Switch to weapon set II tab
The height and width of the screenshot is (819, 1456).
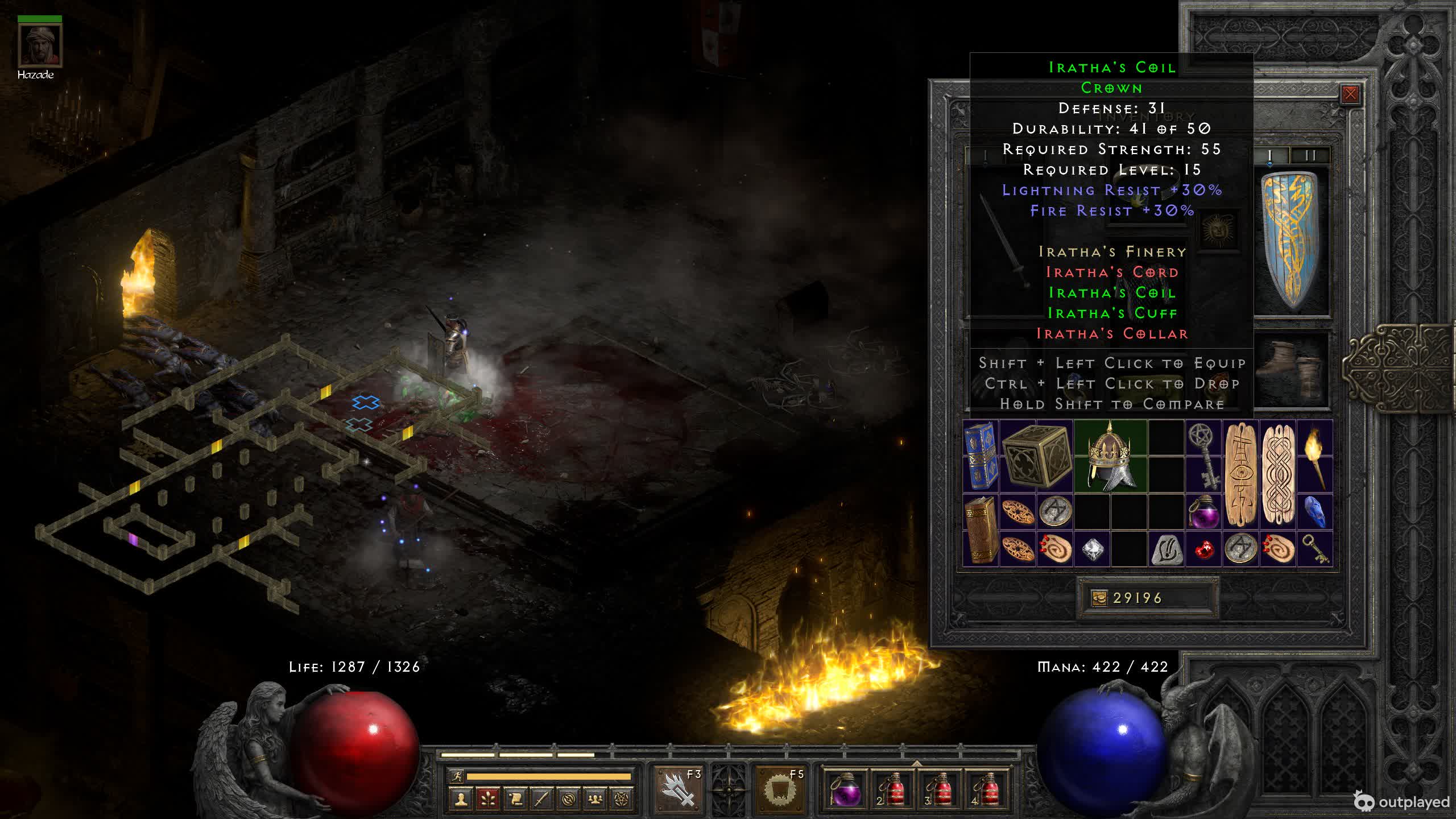(1310, 155)
